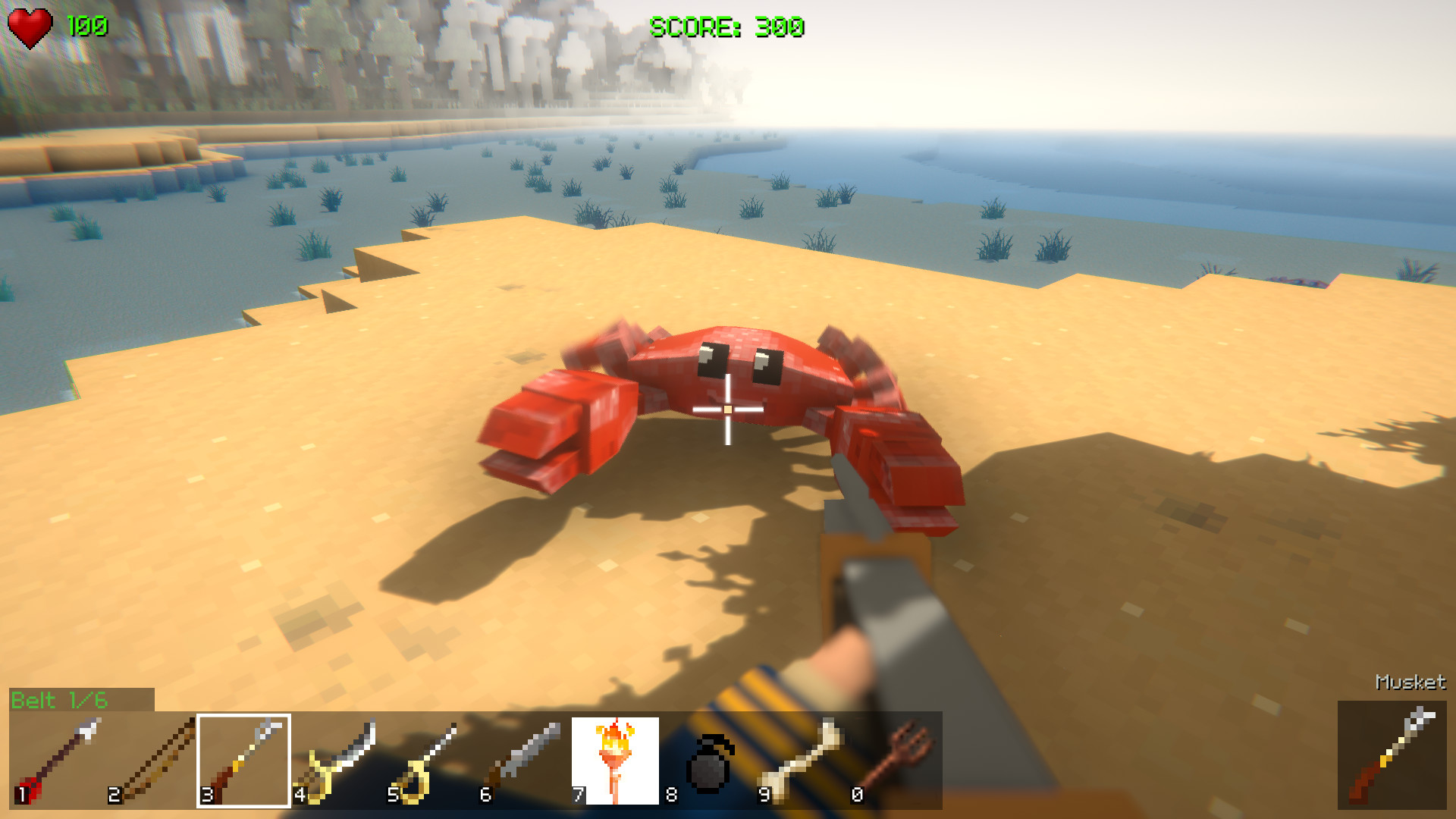Click the red heart health icon
Screen dimensions: 1456x819
point(30,27)
